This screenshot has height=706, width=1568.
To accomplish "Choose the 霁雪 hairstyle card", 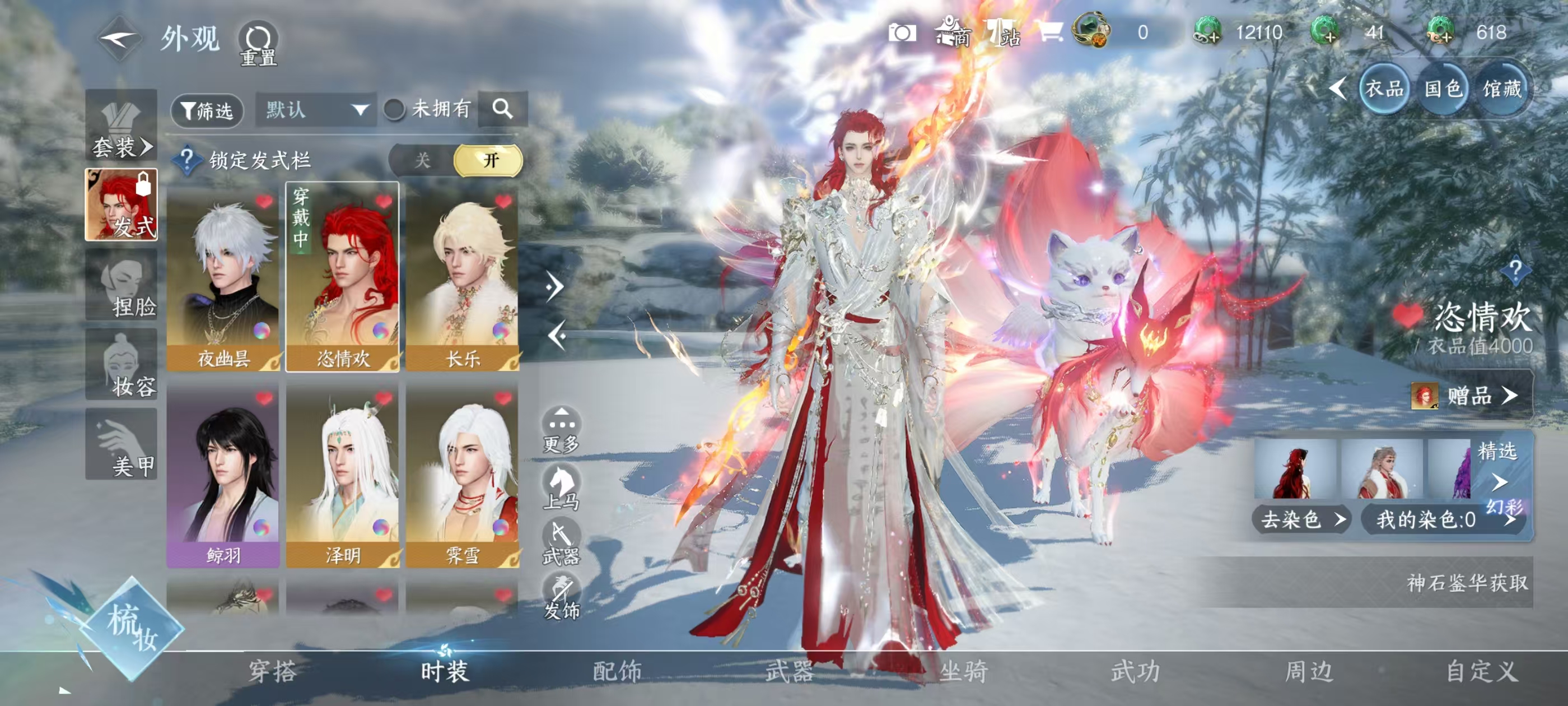I will (x=463, y=475).
